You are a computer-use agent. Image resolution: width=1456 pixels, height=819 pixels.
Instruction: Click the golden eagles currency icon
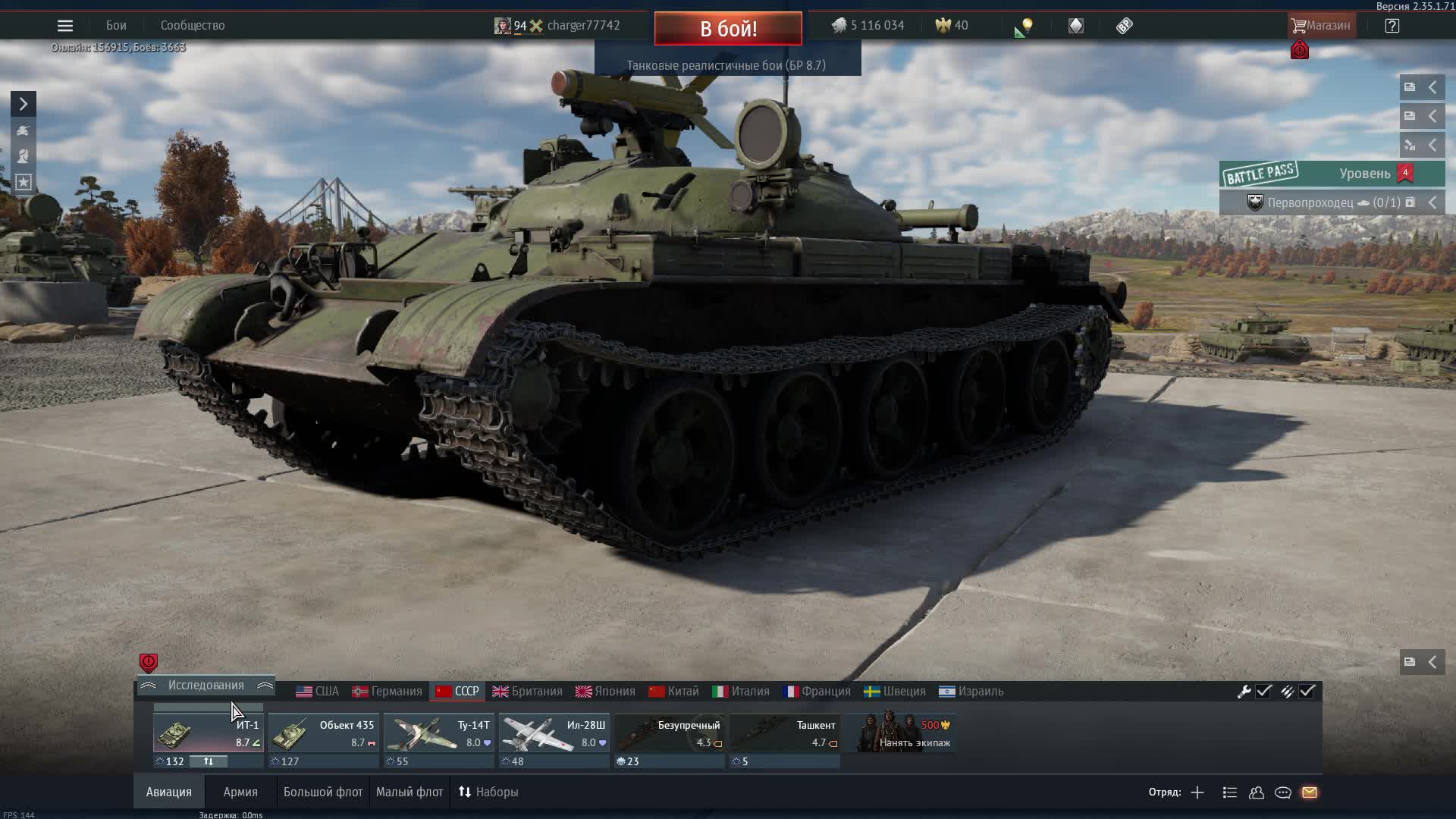(942, 25)
